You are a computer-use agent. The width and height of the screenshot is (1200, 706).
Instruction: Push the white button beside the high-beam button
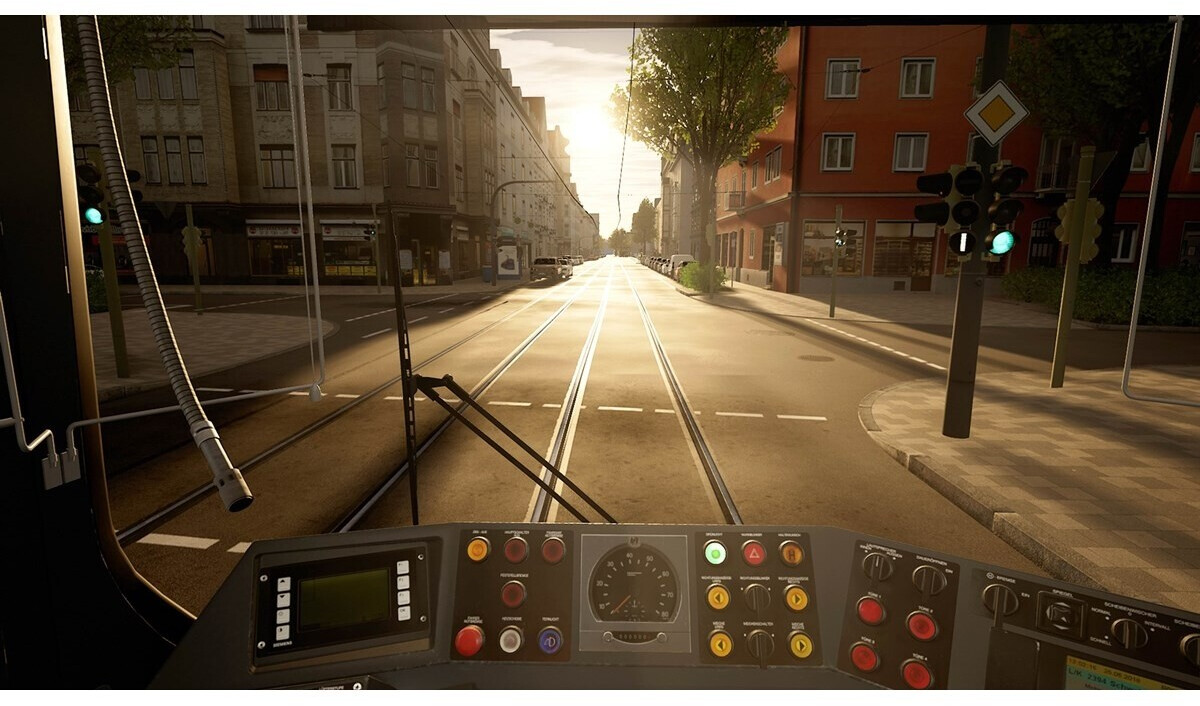coord(511,640)
